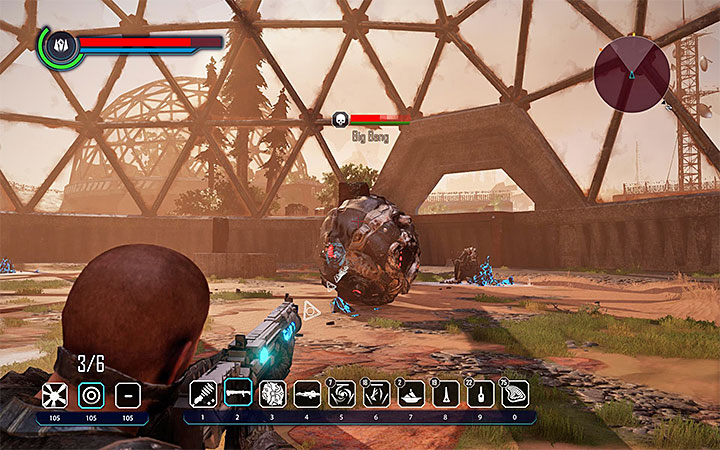Select the highlighted shotgun in slot 2
The image size is (720, 450).
[238, 394]
